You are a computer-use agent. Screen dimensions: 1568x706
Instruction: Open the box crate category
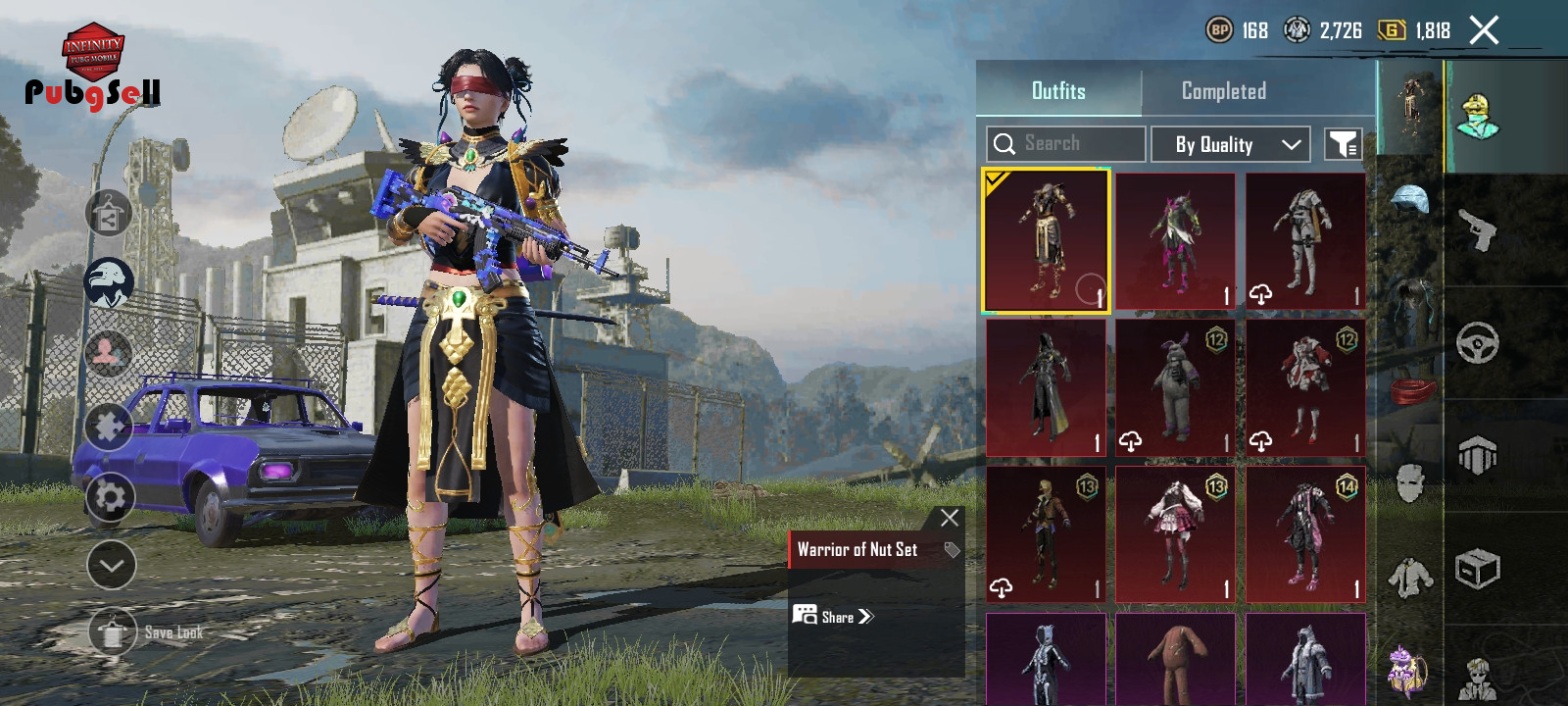1477,569
